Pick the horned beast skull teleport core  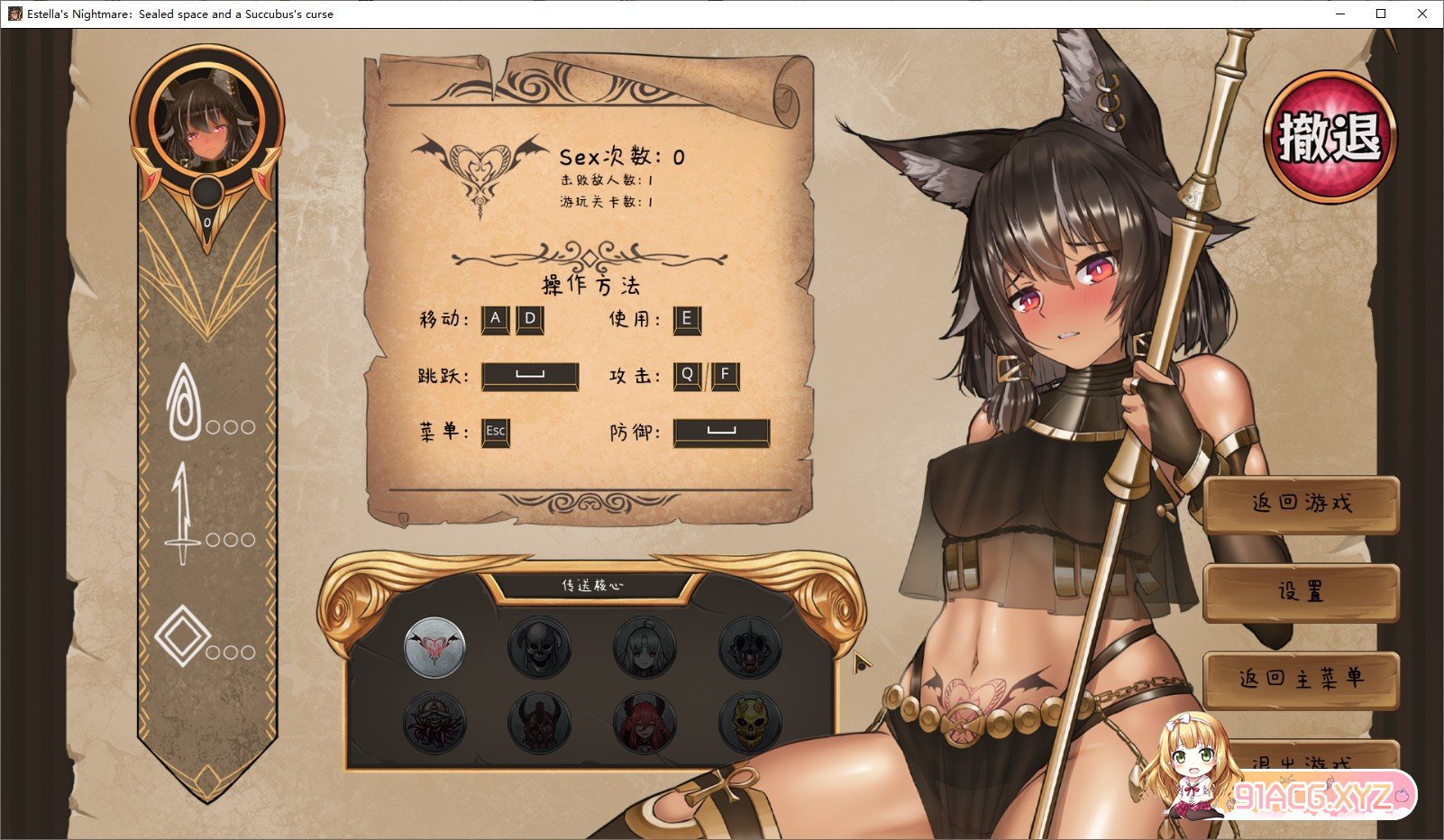750,648
